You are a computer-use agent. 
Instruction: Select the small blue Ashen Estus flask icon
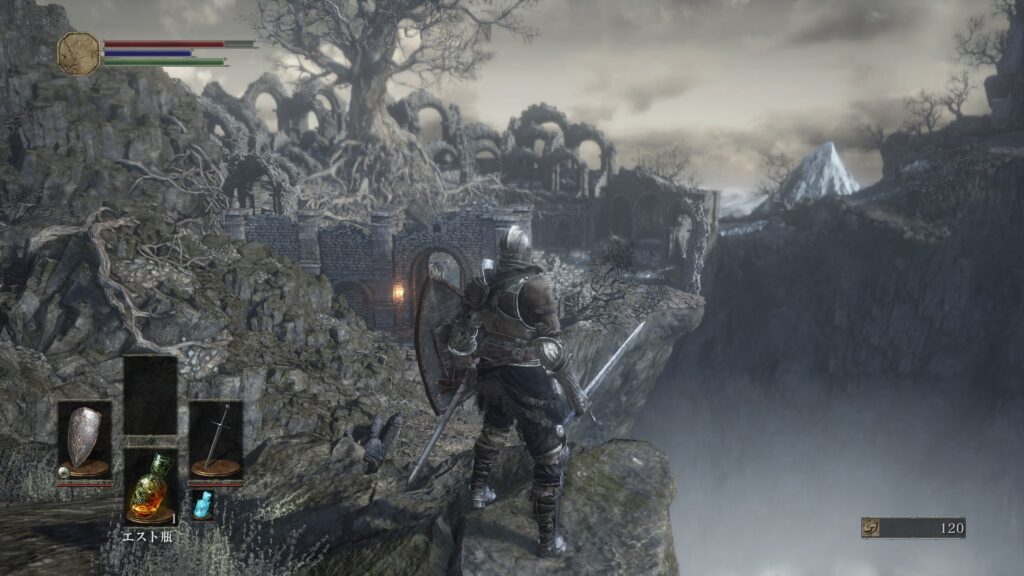tap(203, 504)
